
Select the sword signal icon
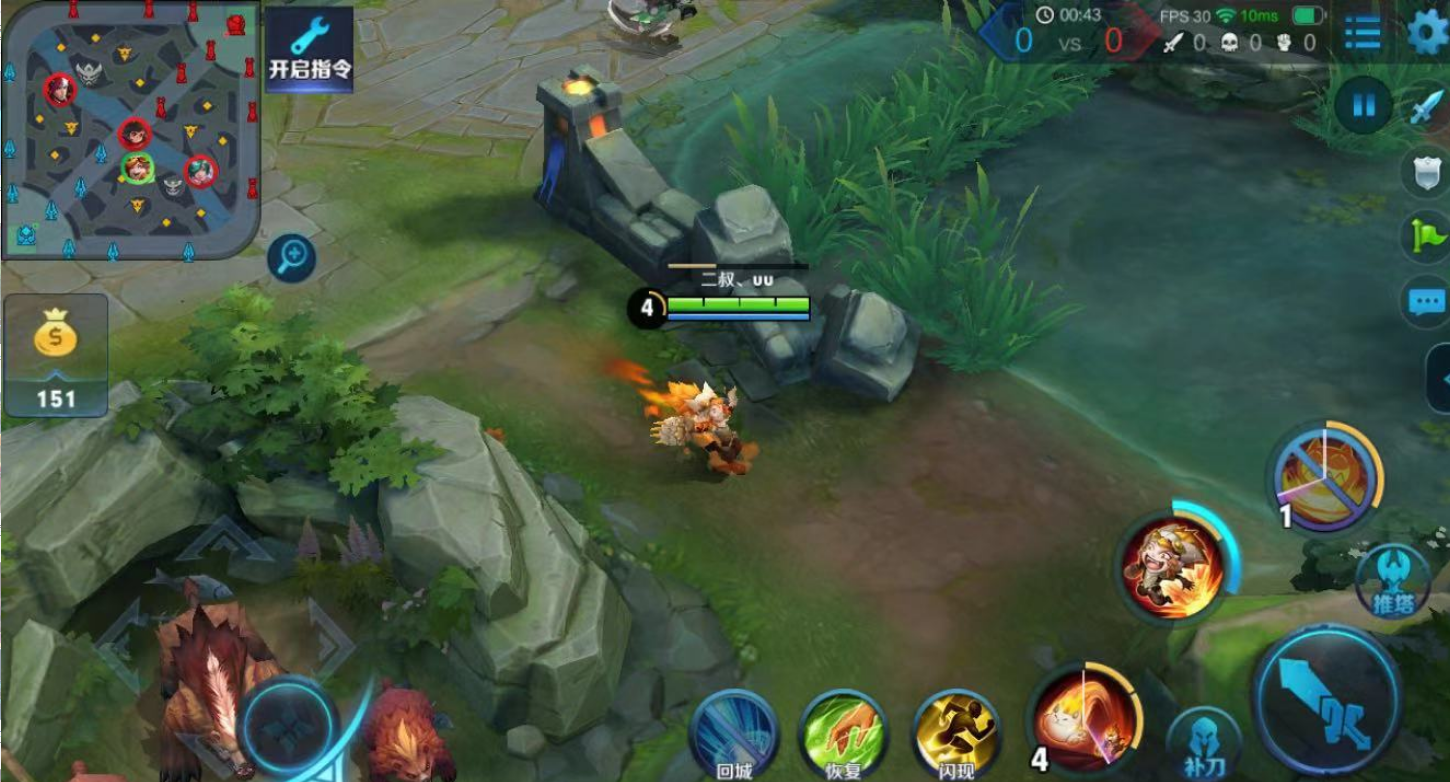tap(1427, 108)
